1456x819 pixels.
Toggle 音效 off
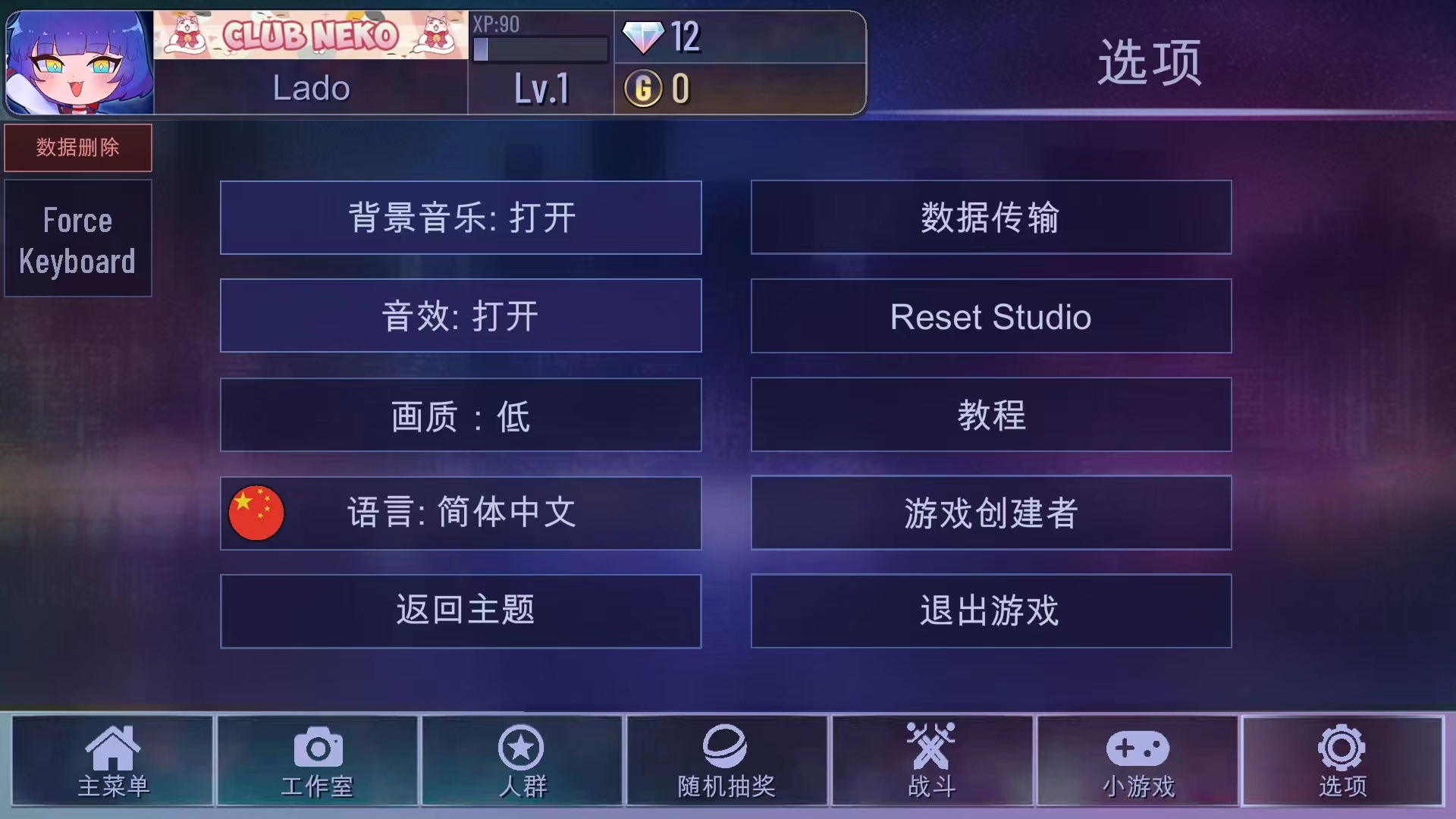click(460, 316)
